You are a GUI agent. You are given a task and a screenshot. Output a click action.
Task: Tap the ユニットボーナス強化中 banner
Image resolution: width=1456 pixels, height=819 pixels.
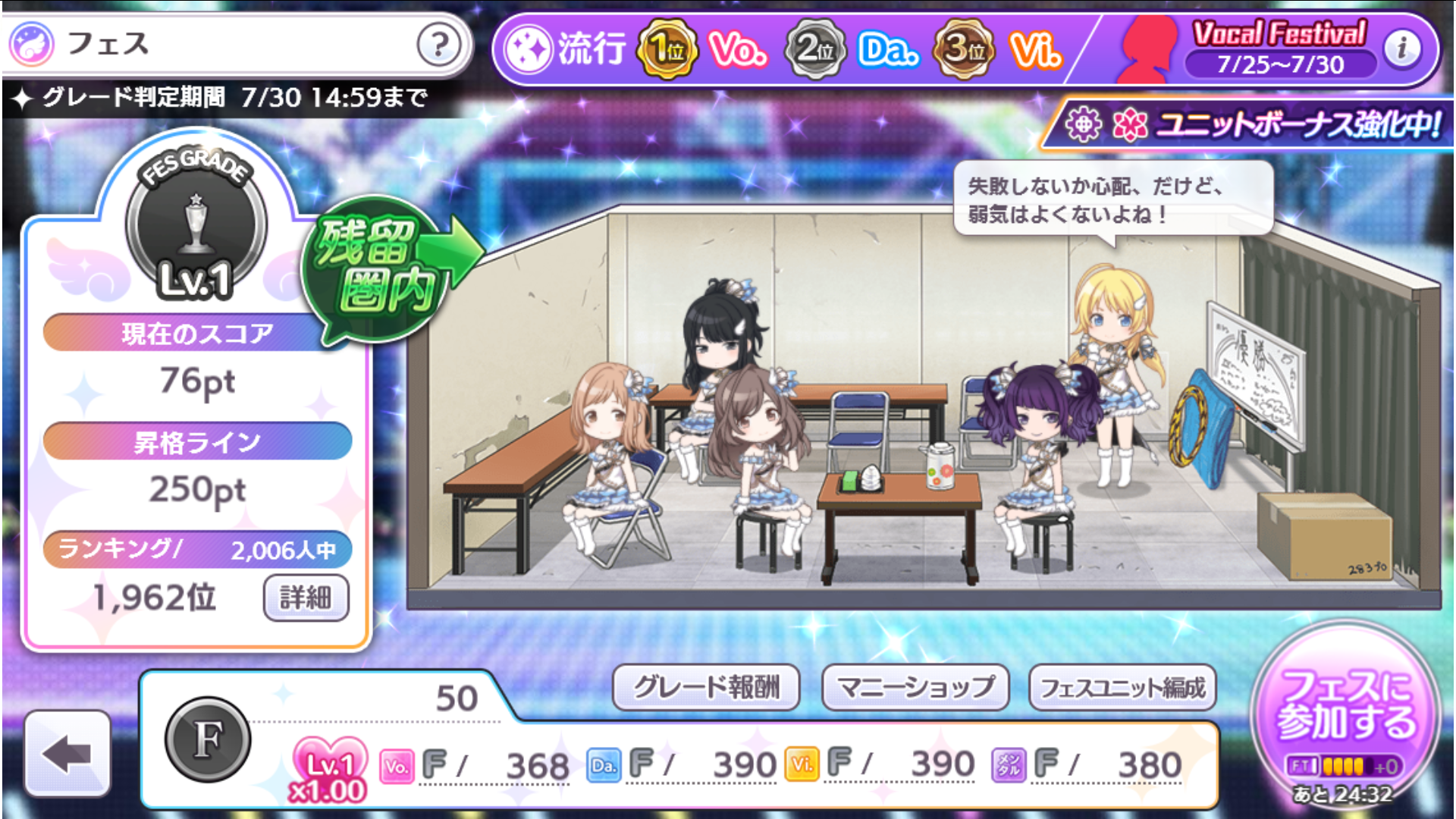coord(1251,125)
